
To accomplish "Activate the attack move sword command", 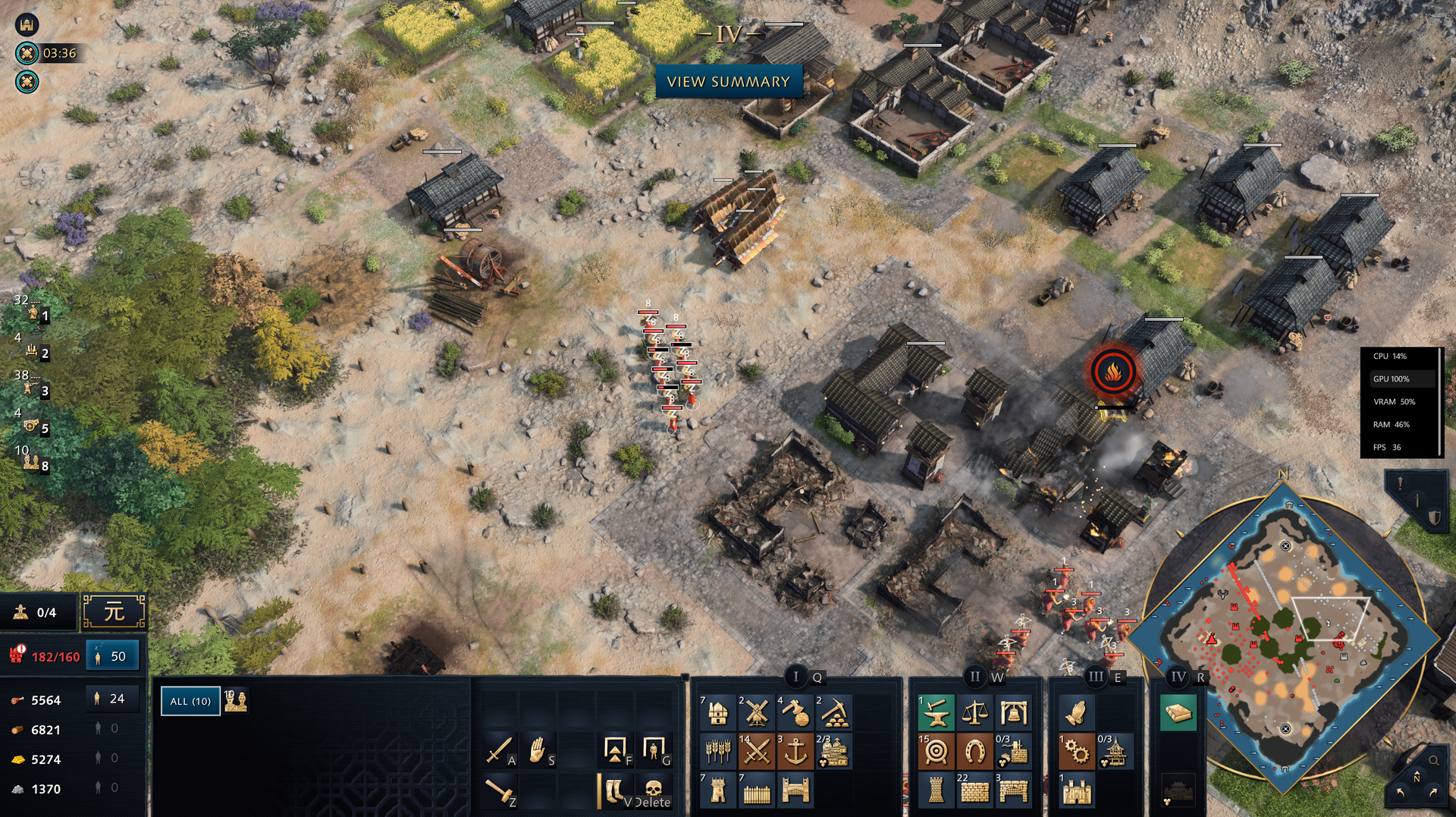I will point(499,750).
